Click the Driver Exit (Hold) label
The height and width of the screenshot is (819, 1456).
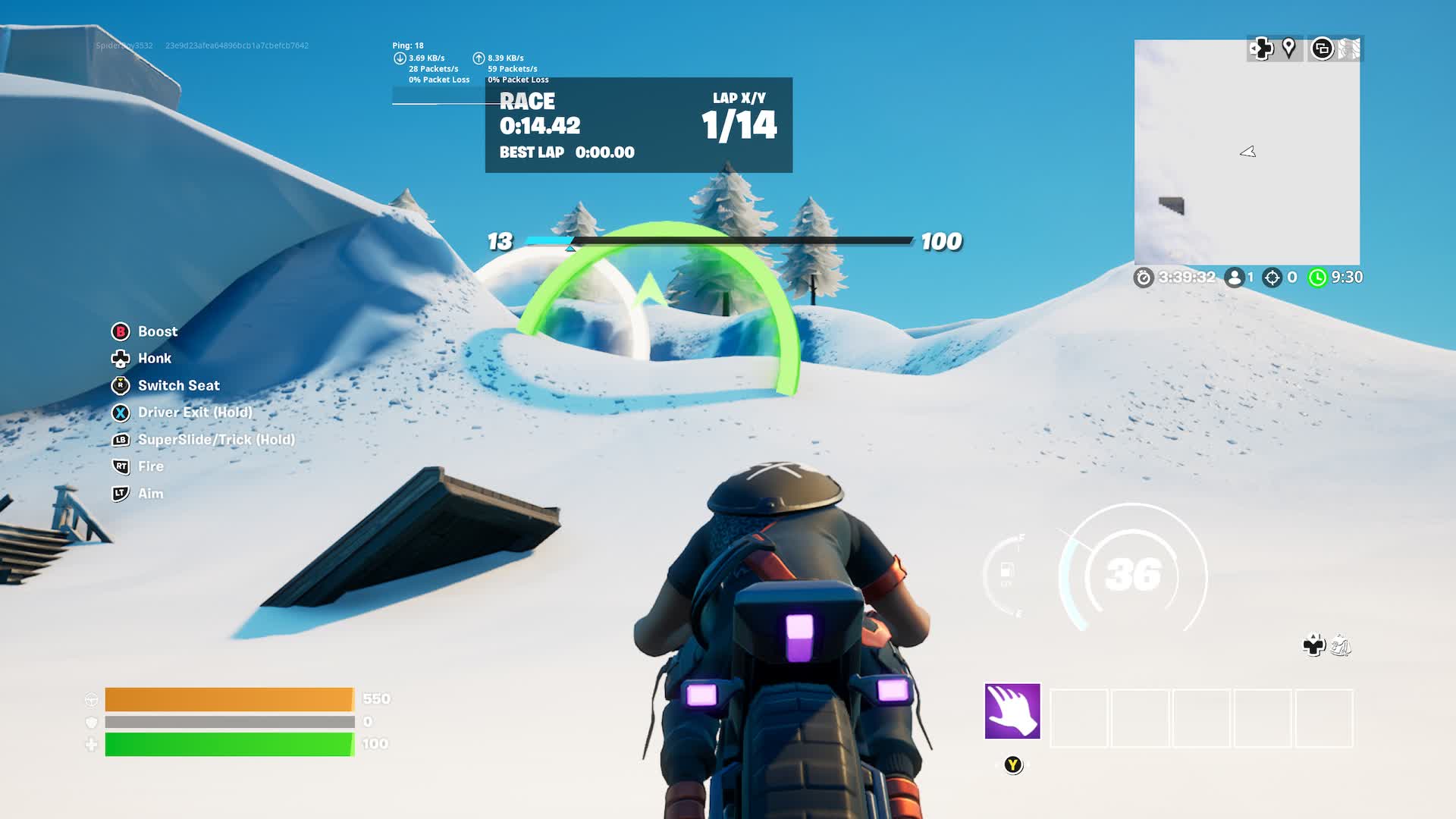click(x=195, y=412)
